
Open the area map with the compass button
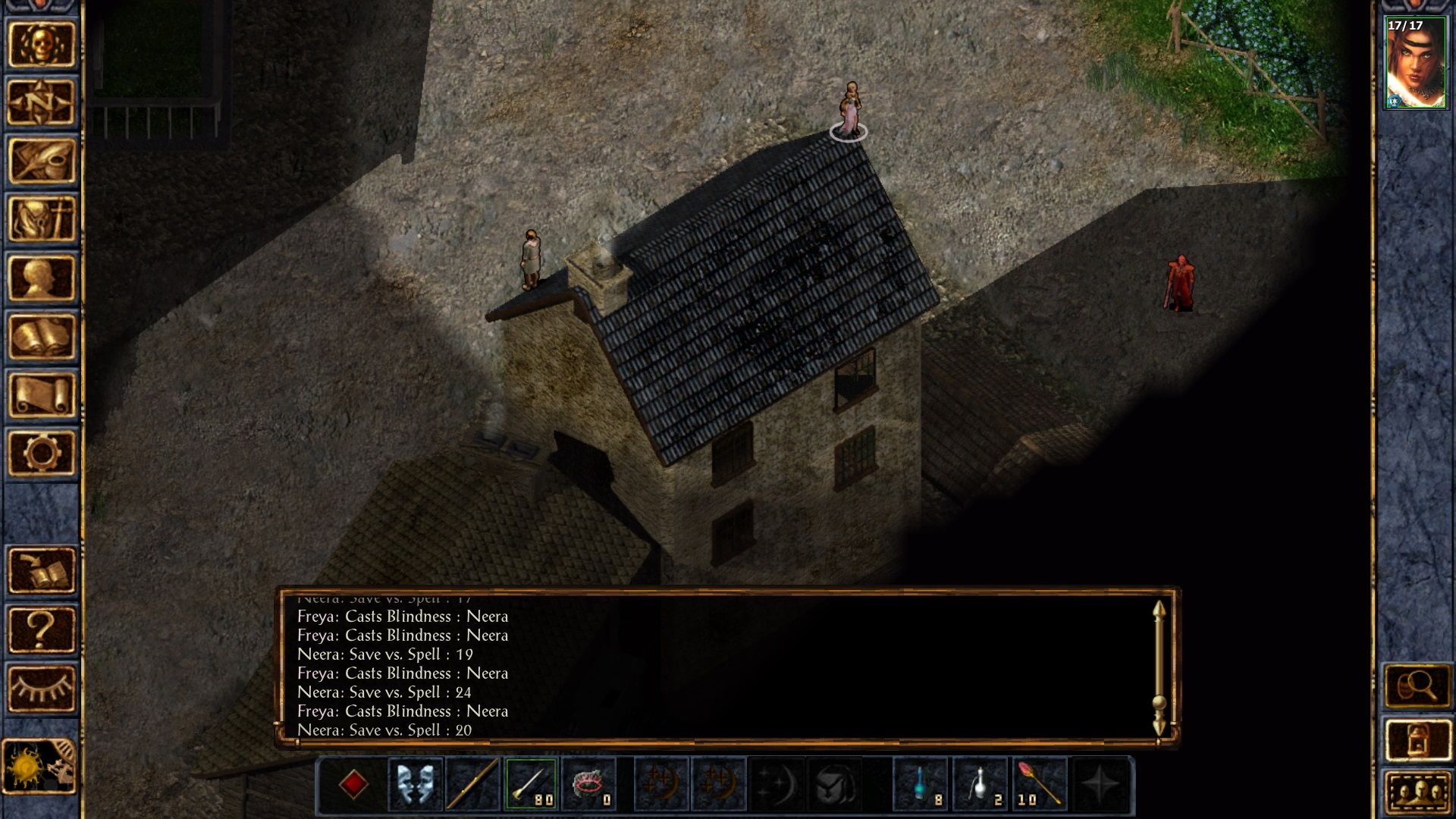pos(42,102)
